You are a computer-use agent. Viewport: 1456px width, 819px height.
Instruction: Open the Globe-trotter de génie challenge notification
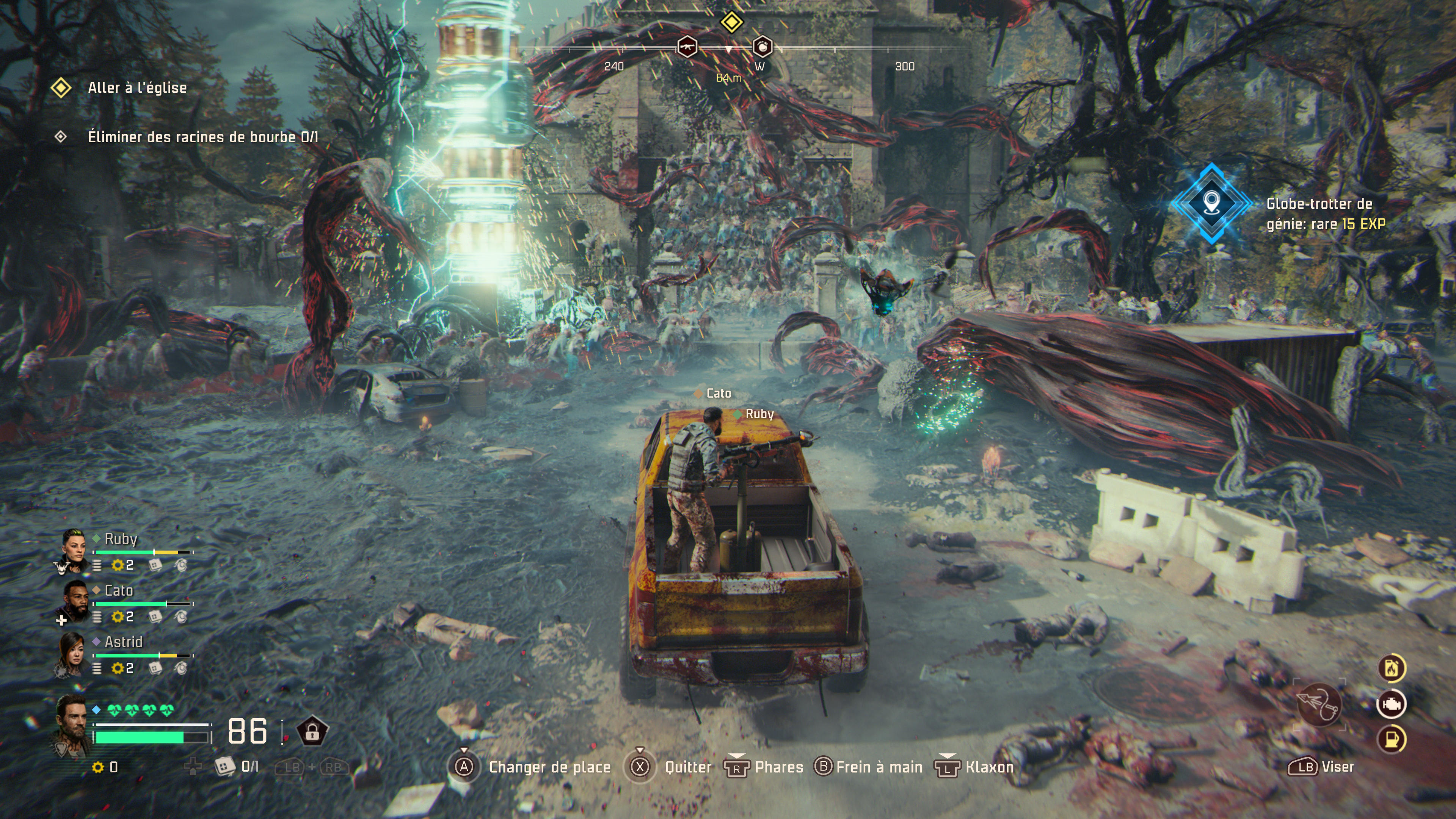click(1211, 204)
